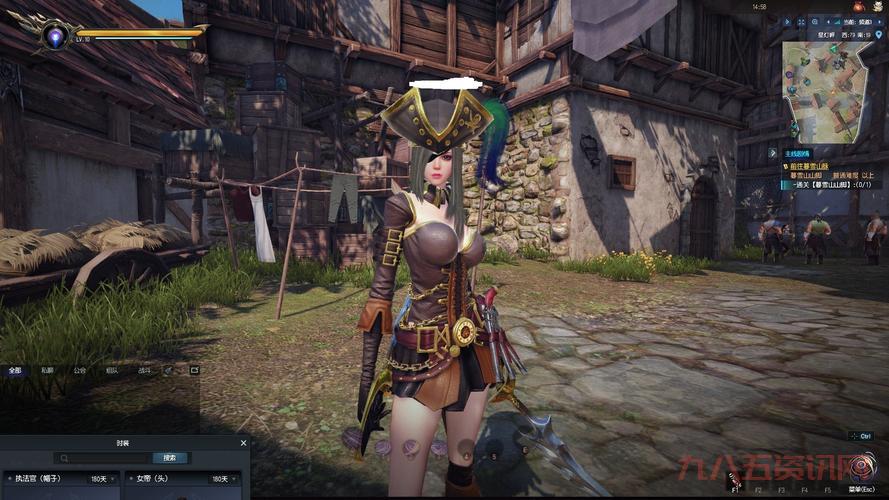Switch chat to the 组队 tab

[112, 369]
